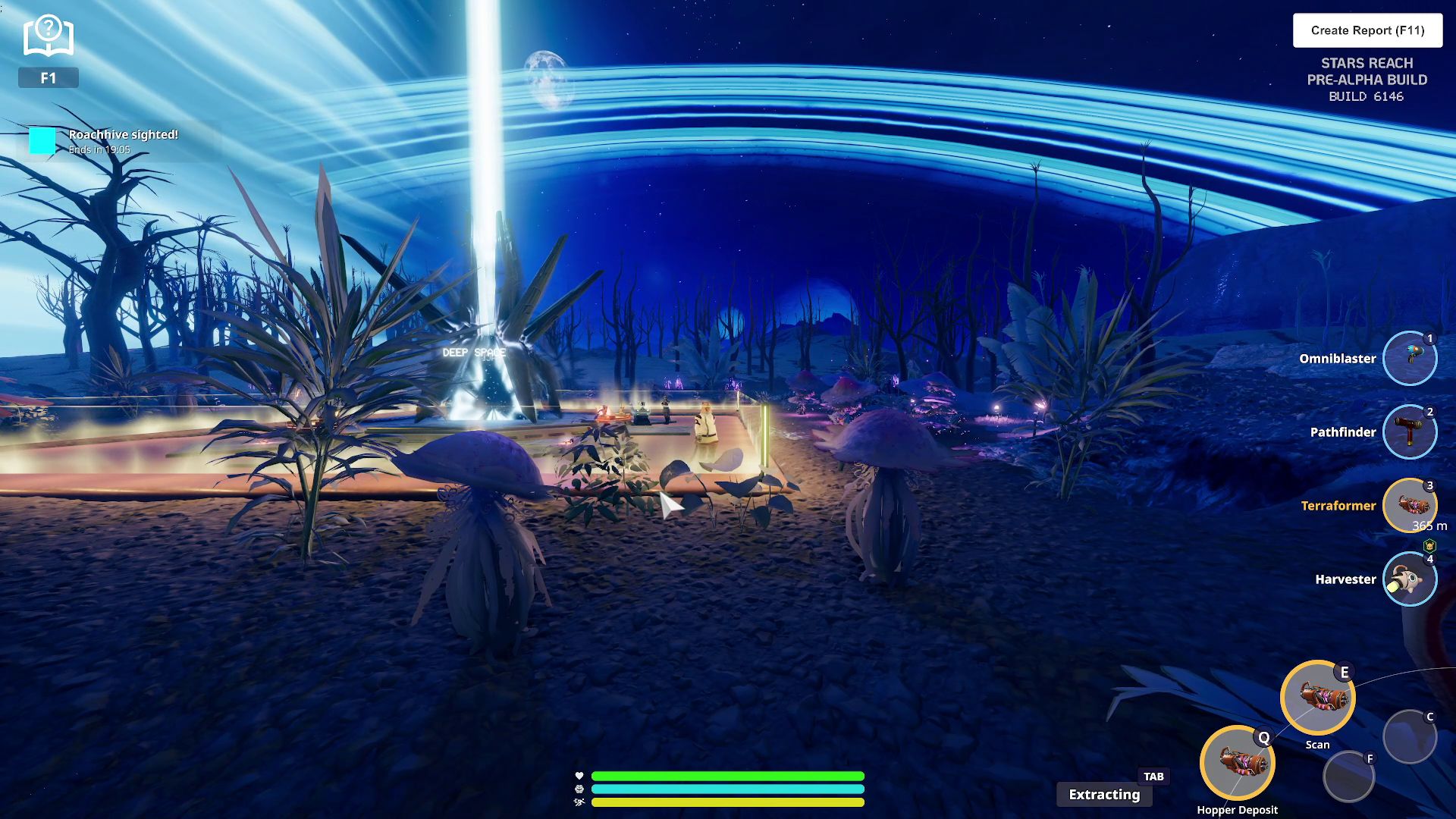Use the Hopper Deposit ability
Image resolution: width=1456 pixels, height=819 pixels.
coord(1237,762)
